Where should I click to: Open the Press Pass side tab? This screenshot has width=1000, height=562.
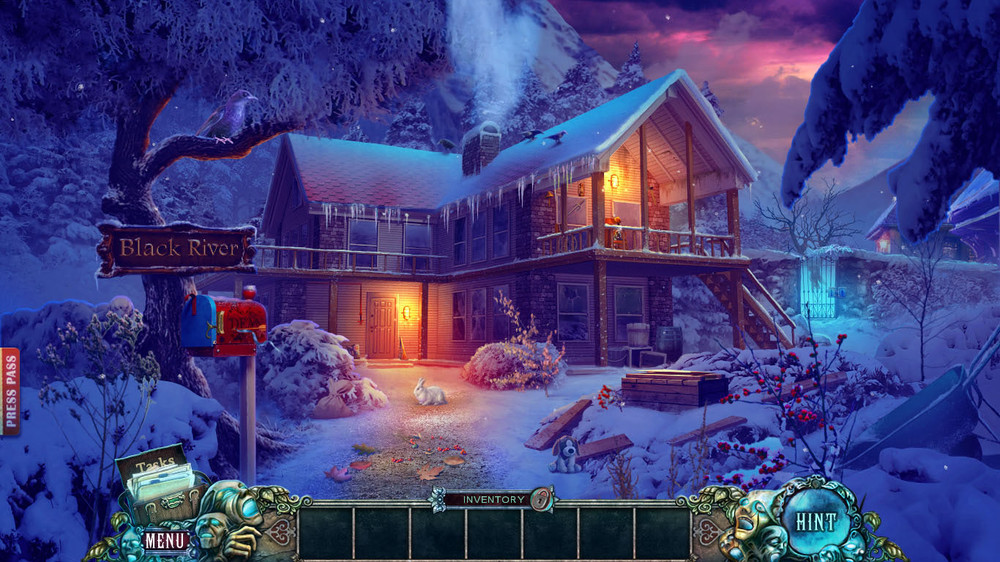(x=10, y=392)
